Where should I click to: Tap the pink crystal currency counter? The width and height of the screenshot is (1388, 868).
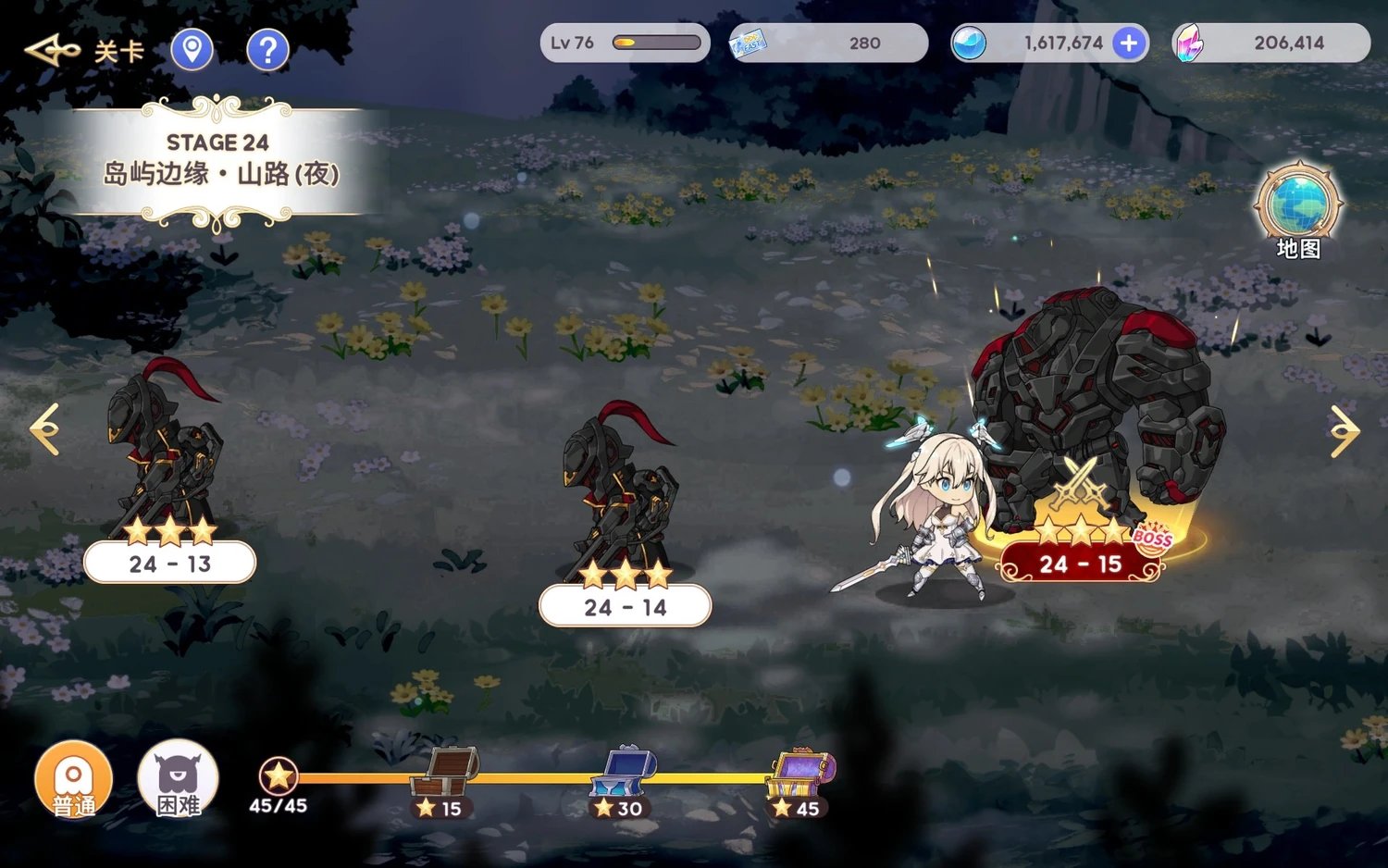click(1270, 43)
